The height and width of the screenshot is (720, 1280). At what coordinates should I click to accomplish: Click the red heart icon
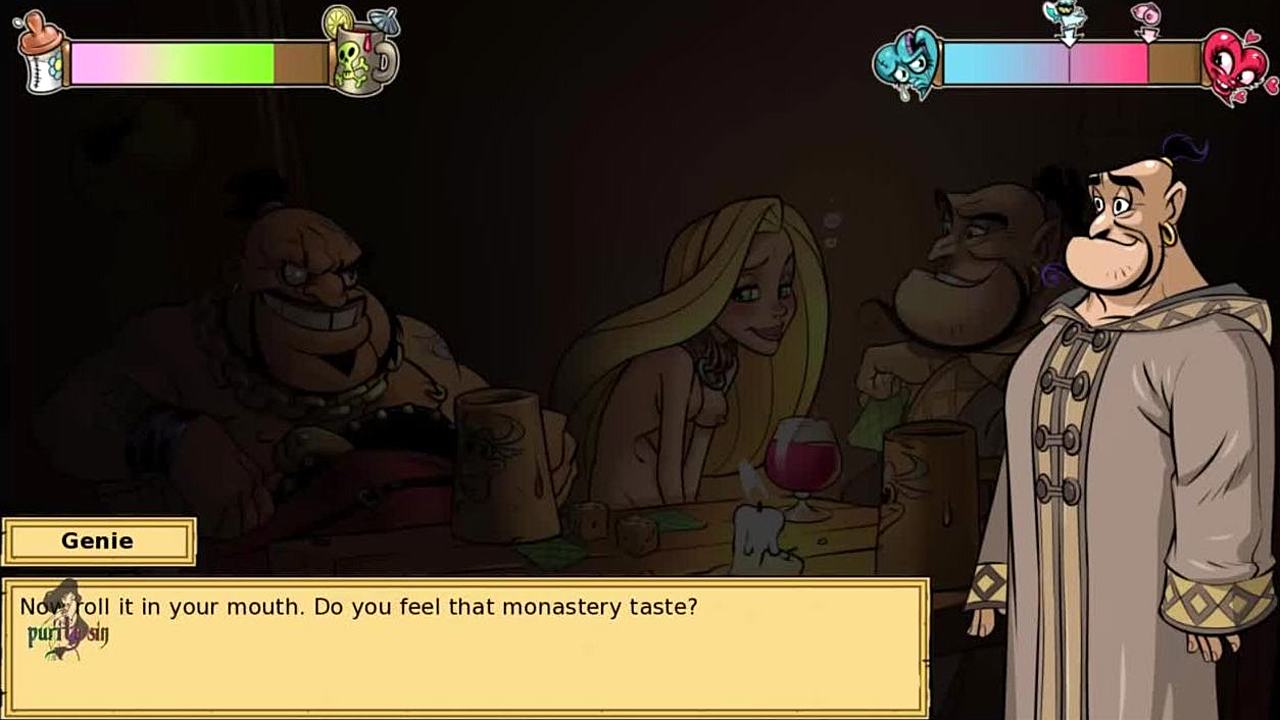coord(1234,66)
